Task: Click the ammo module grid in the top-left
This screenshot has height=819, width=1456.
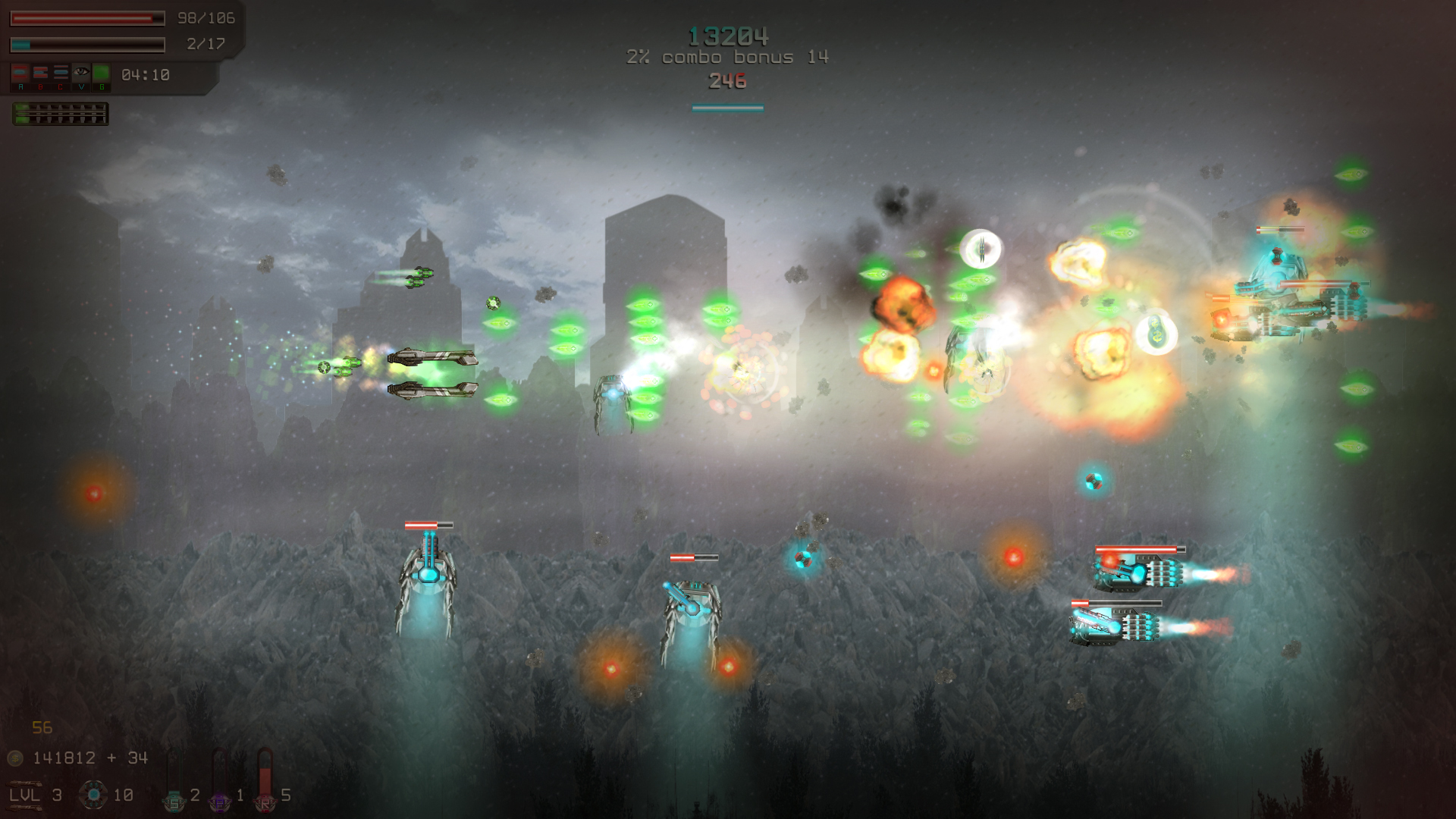Action: tap(61, 114)
